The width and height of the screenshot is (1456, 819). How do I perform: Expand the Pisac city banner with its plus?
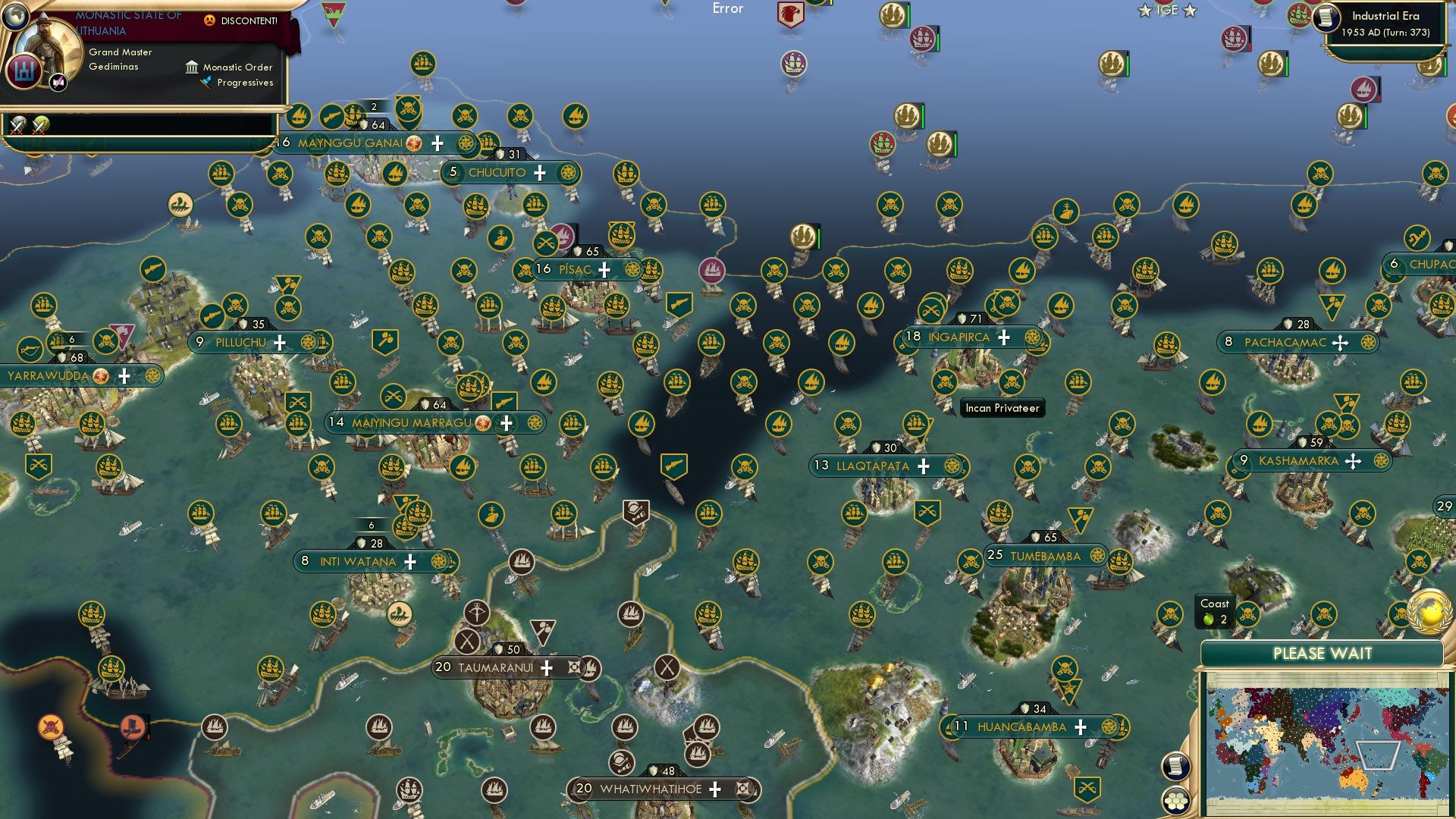[604, 268]
